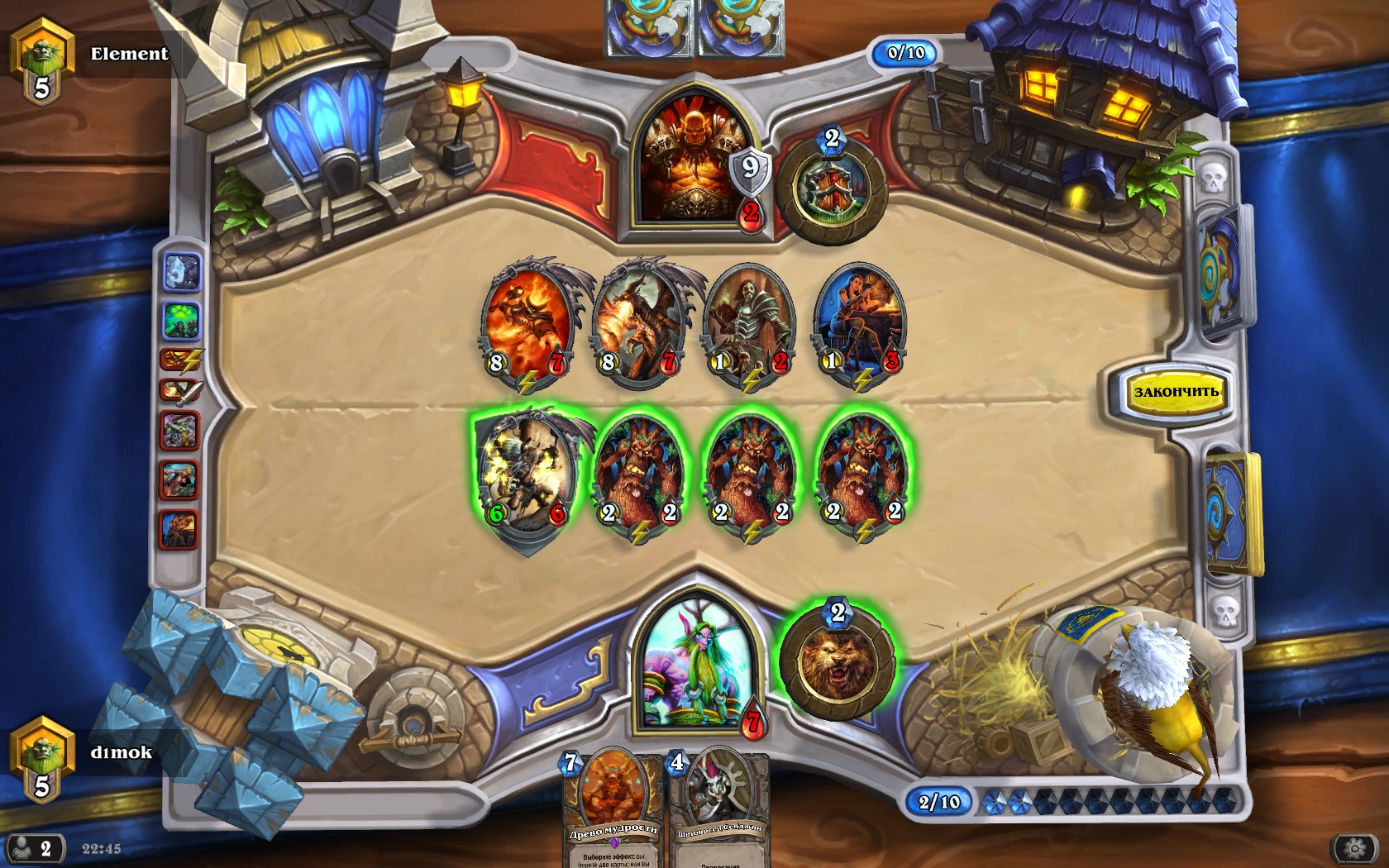Select the Древо мудрости card in hand

(613, 810)
